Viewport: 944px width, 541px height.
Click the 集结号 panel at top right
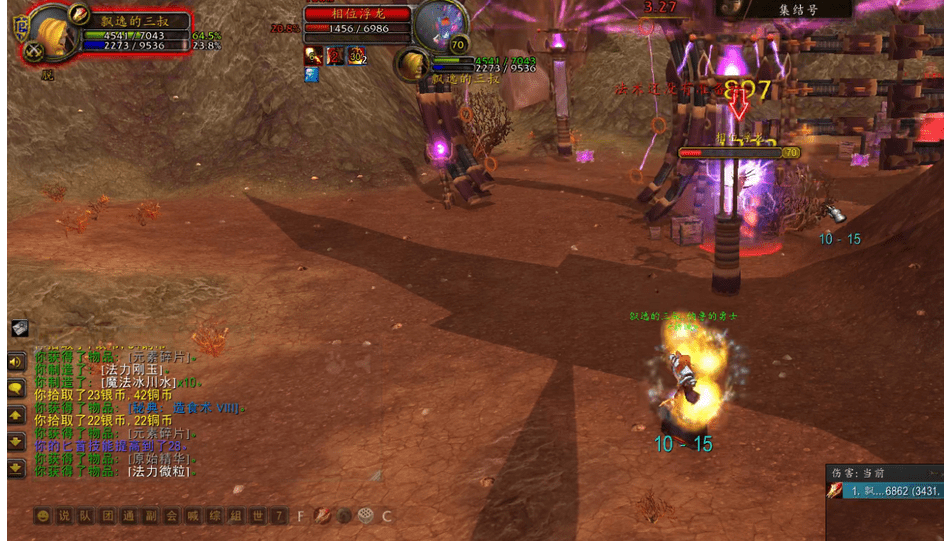tap(783, 9)
